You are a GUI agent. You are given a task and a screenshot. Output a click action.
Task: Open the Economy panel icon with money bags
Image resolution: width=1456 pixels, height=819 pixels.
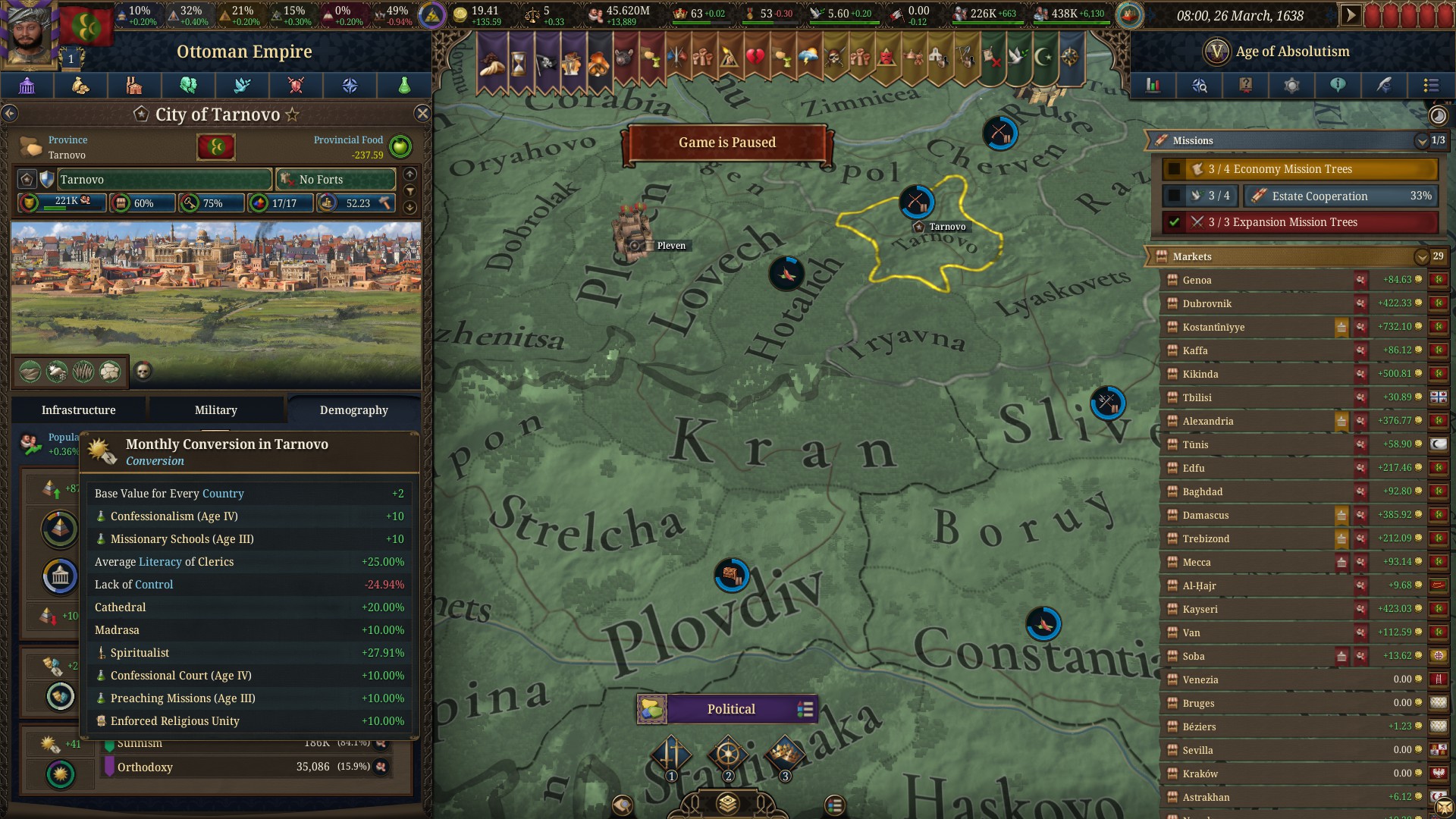[x=80, y=86]
